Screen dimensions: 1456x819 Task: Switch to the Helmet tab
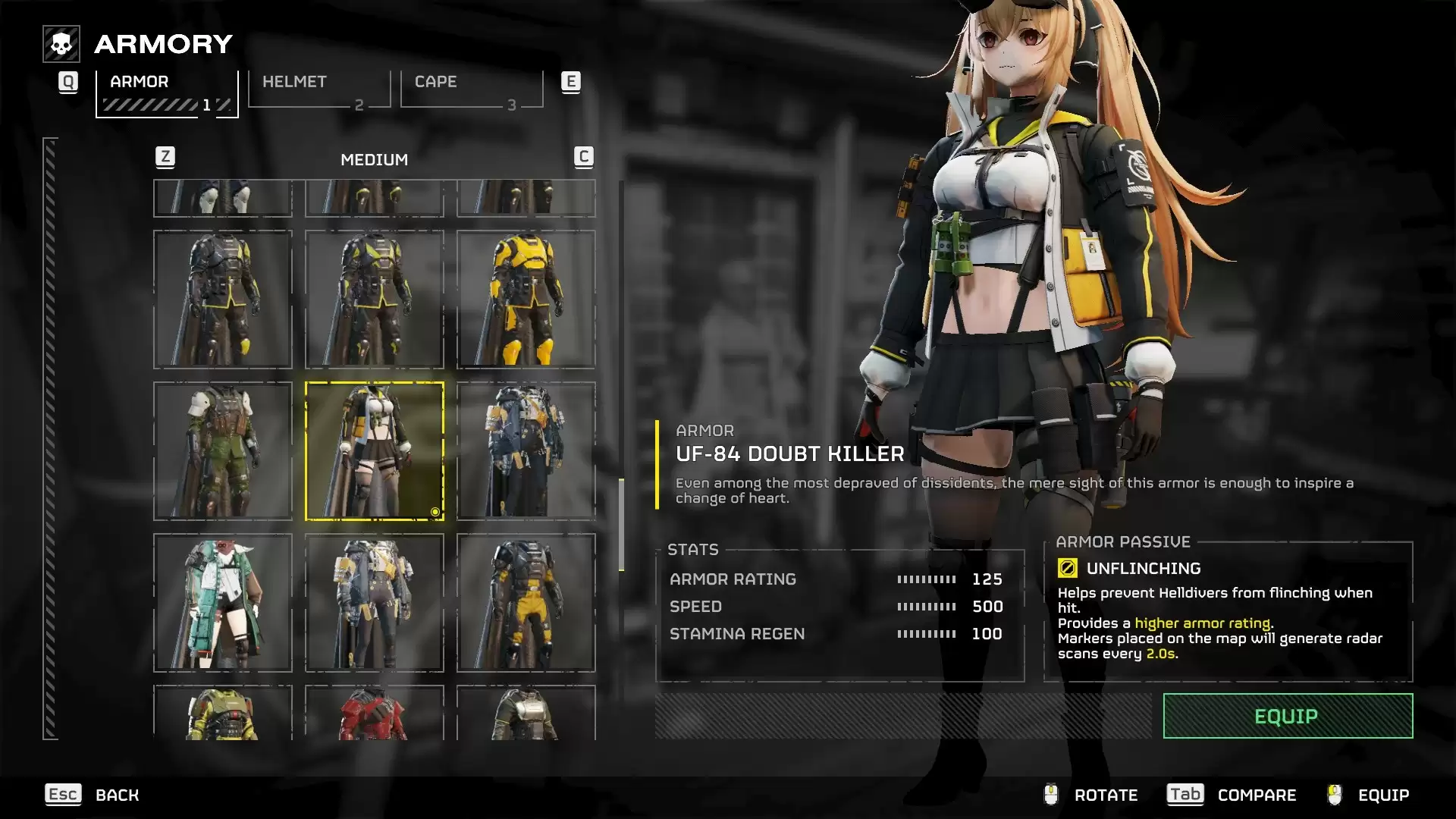tap(319, 89)
